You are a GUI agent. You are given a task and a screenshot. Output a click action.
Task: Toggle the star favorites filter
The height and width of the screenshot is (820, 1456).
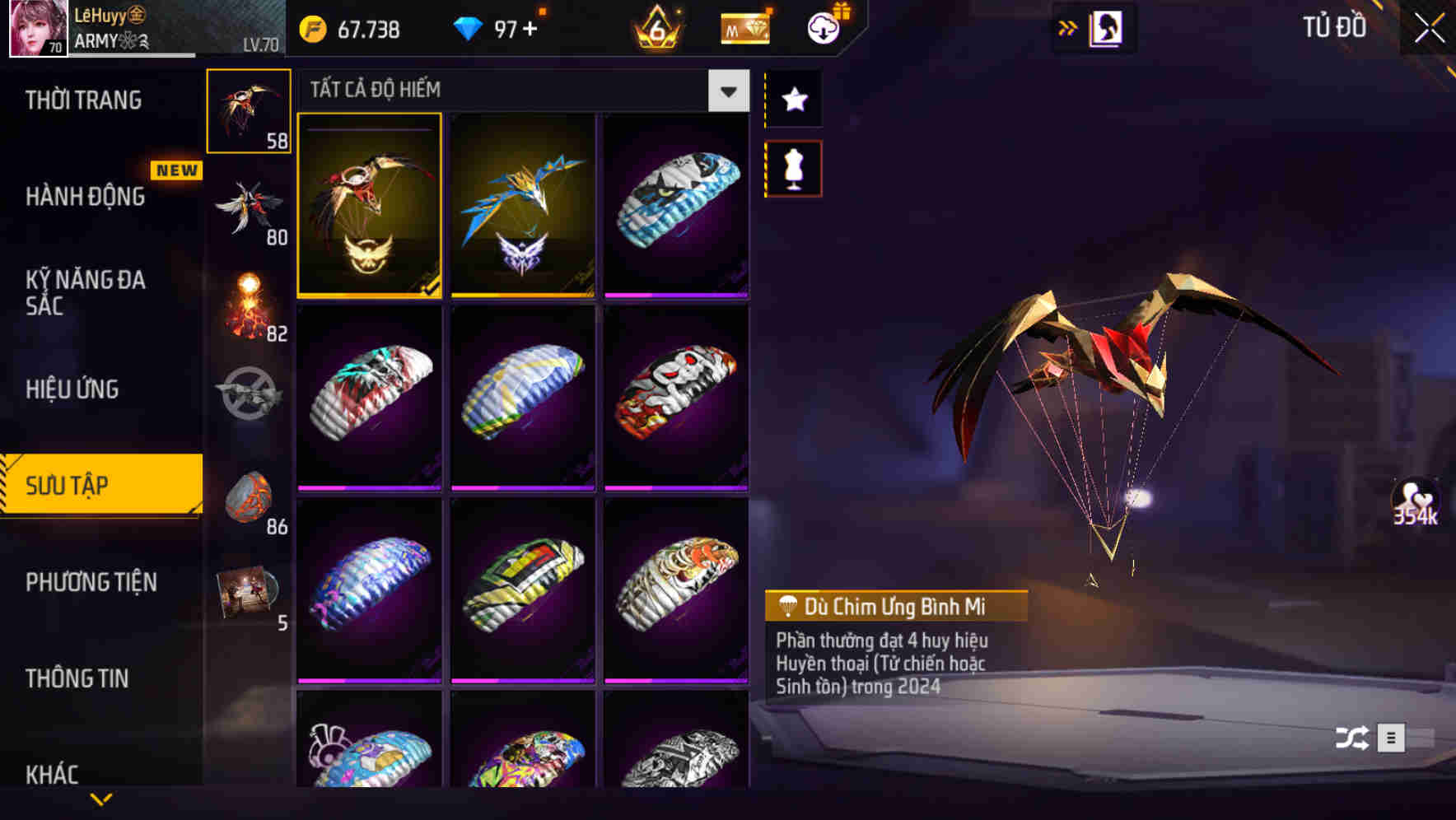click(x=793, y=100)
